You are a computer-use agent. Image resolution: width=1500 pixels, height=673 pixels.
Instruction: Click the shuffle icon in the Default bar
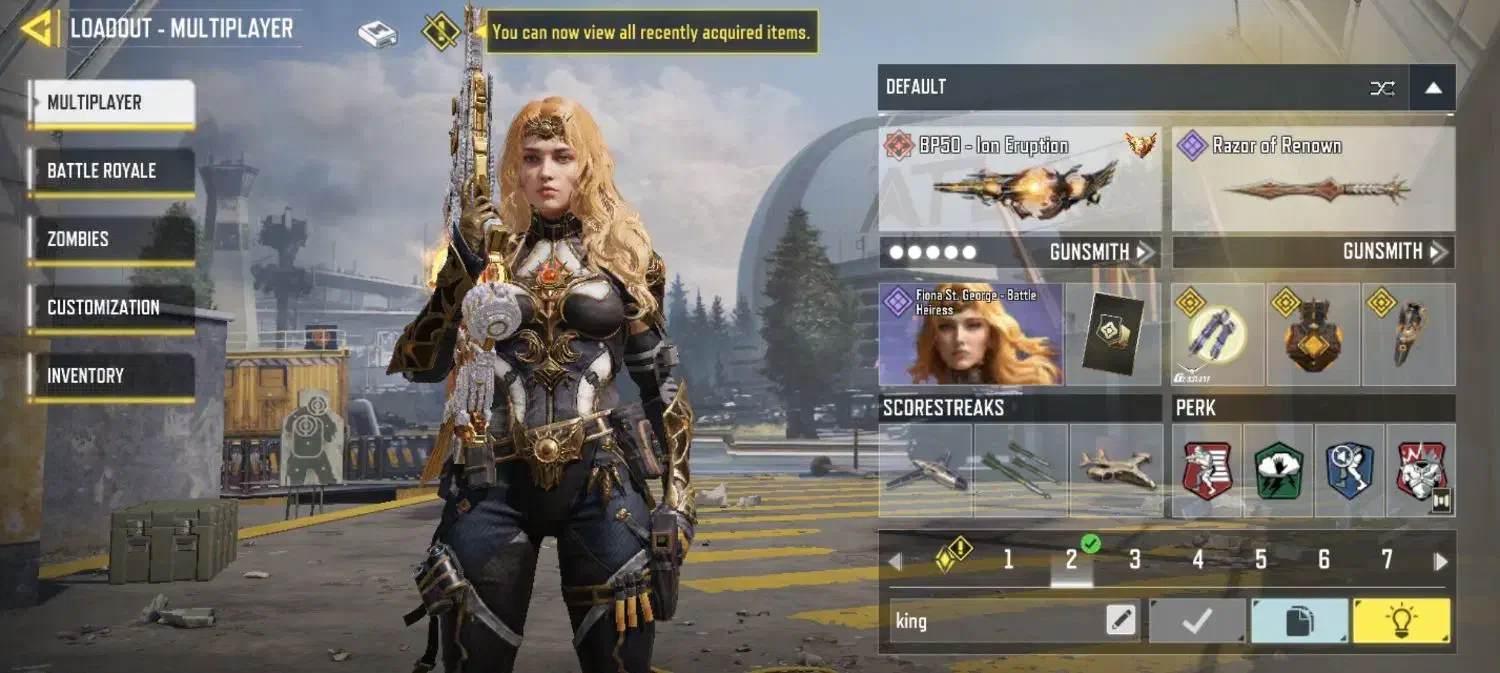[x=1382, y=88]
